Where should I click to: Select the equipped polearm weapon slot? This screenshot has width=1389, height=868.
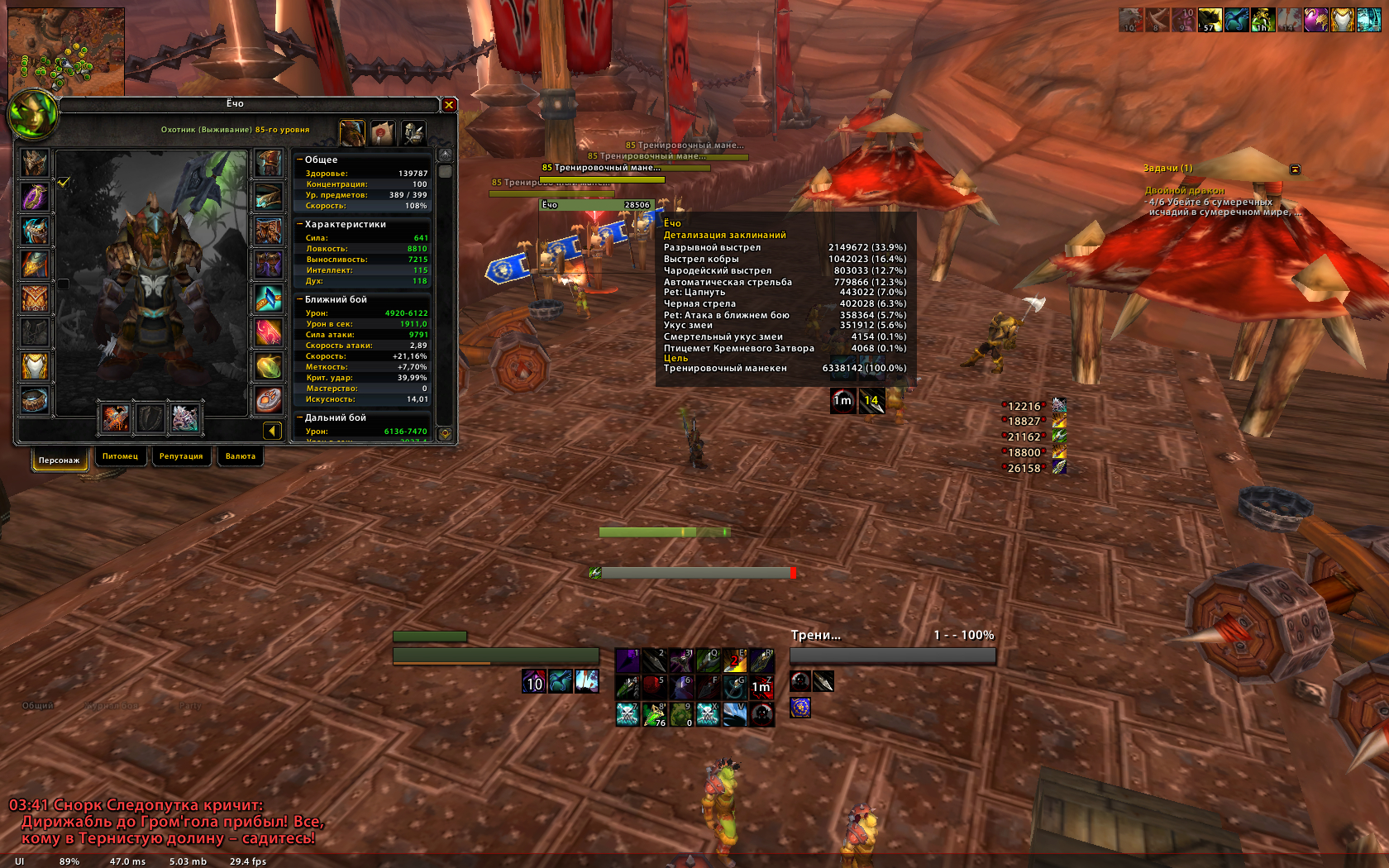pyautogui.click(x=116, y=417)
